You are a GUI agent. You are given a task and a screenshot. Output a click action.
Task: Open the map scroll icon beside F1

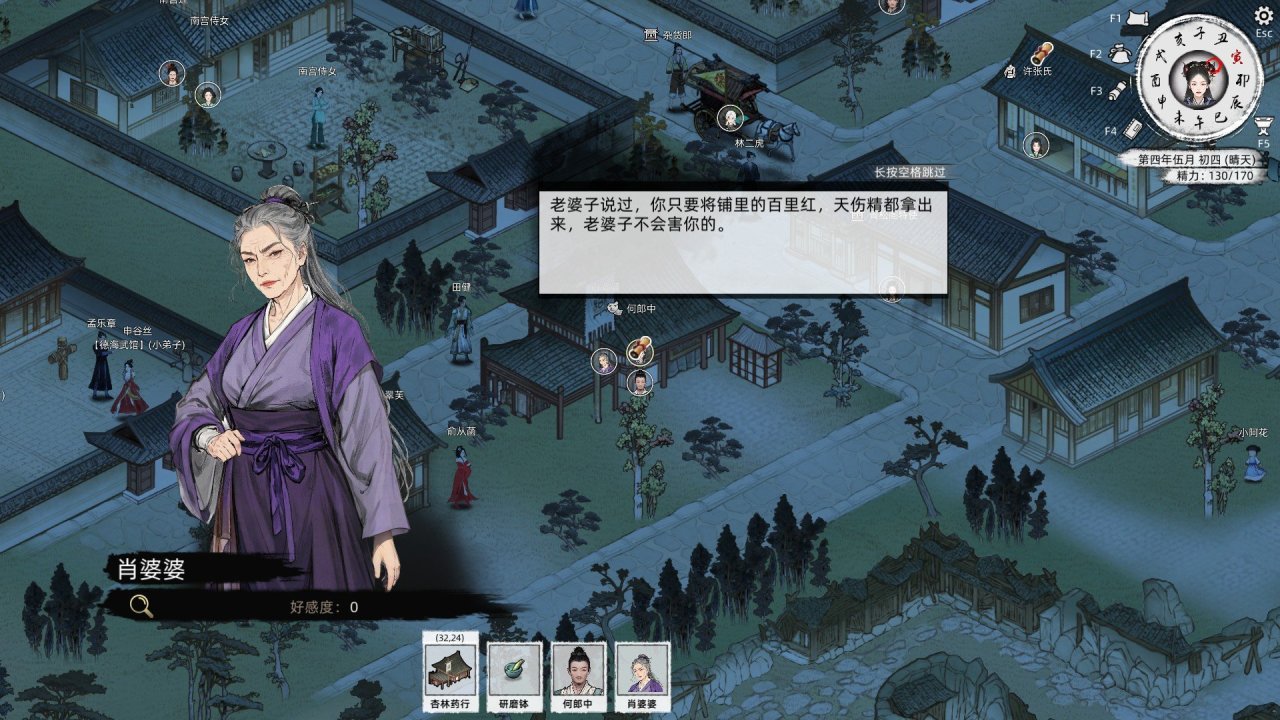pos(1136,18)
